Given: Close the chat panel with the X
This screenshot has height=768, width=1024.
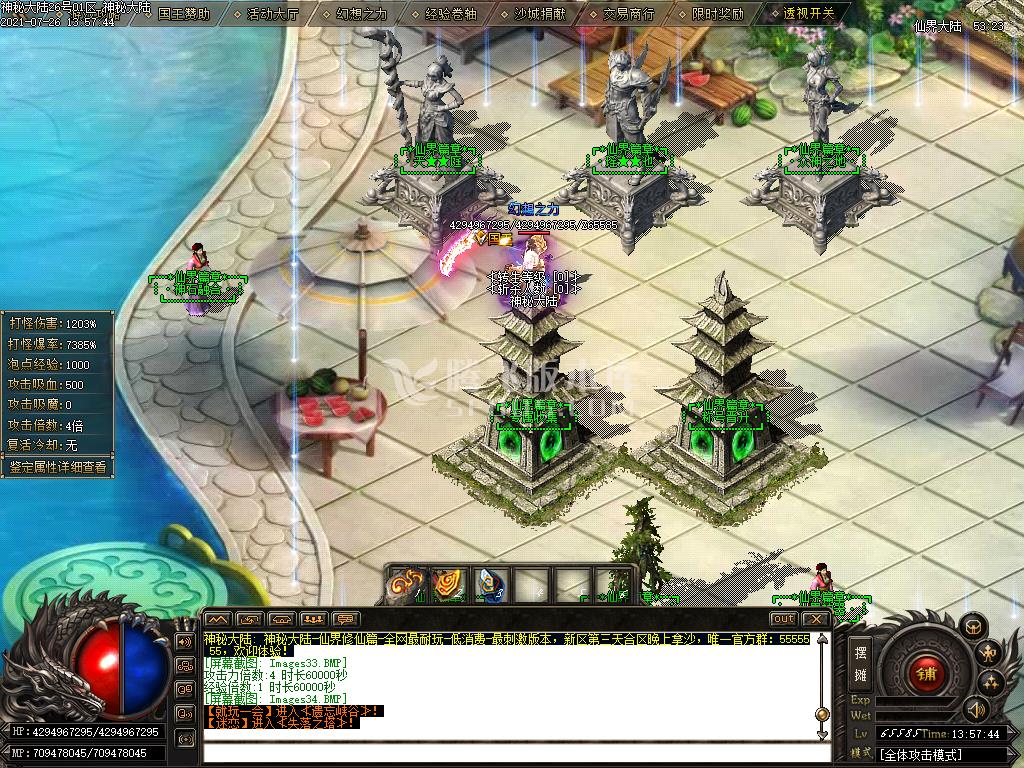Looking at the screenshot, I should pos(815,619).
